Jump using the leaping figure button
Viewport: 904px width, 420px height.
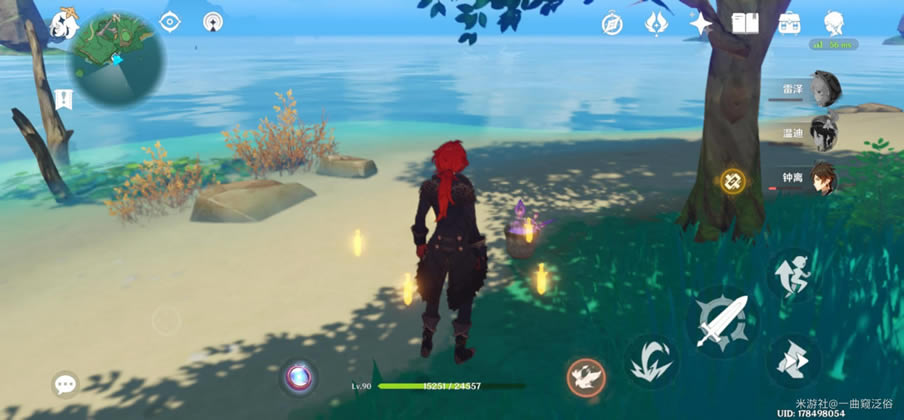[793, 277]
